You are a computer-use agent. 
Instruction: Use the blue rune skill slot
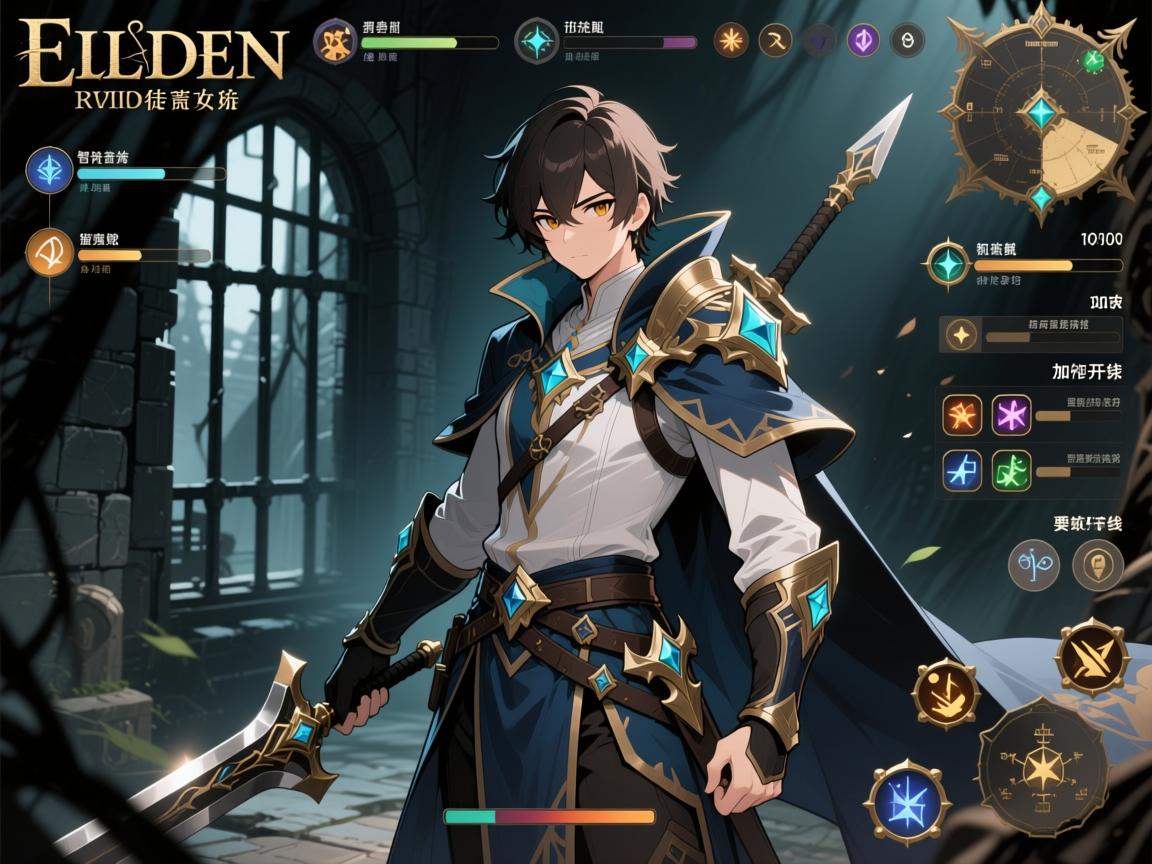click(x=962, y=470)
